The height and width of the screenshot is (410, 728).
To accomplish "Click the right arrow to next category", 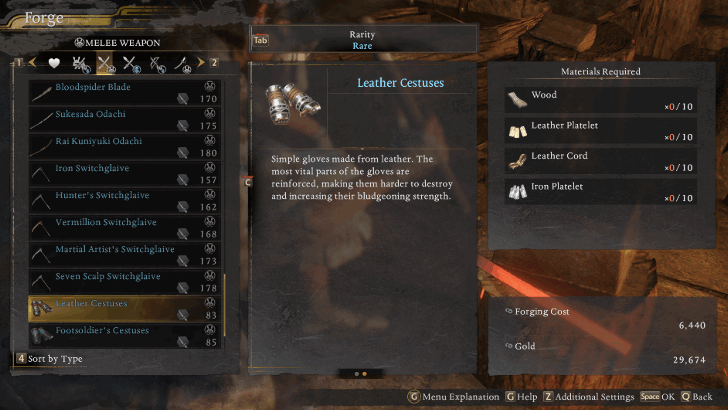I will (200, 63).
